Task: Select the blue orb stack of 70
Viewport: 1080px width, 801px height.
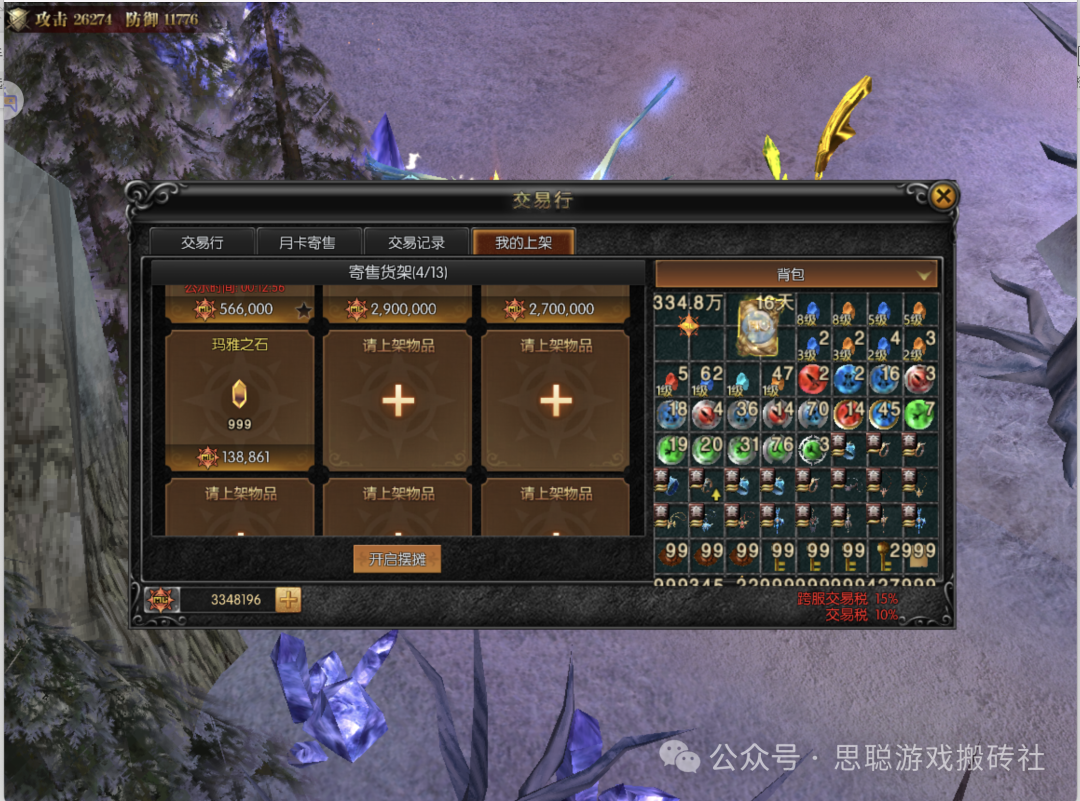Action: (x=813, y=414)
